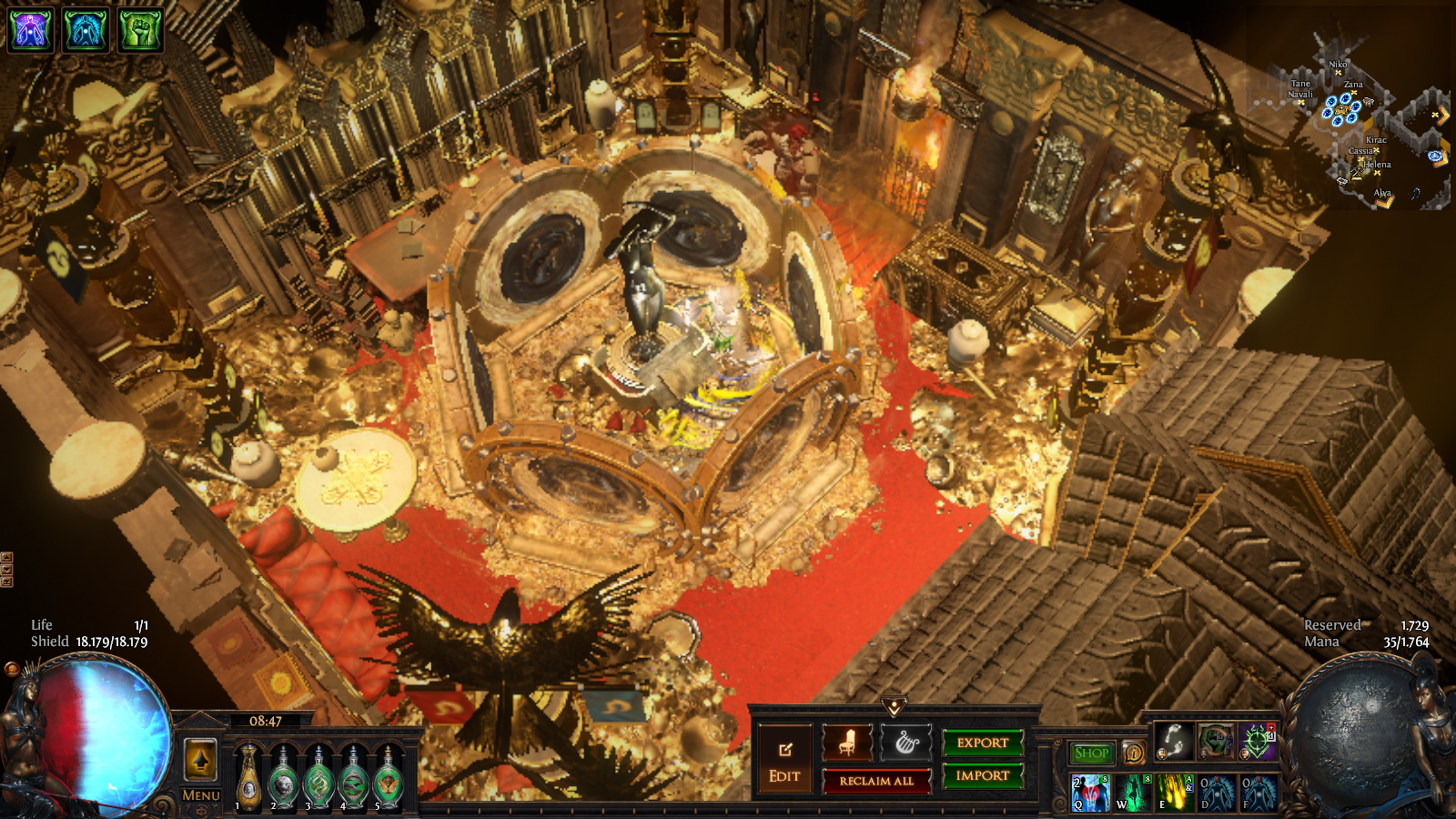The height and width of the screenshot is (819, 1456).
Task: Click the orange level-up arrow button
Action: point(200,759)
